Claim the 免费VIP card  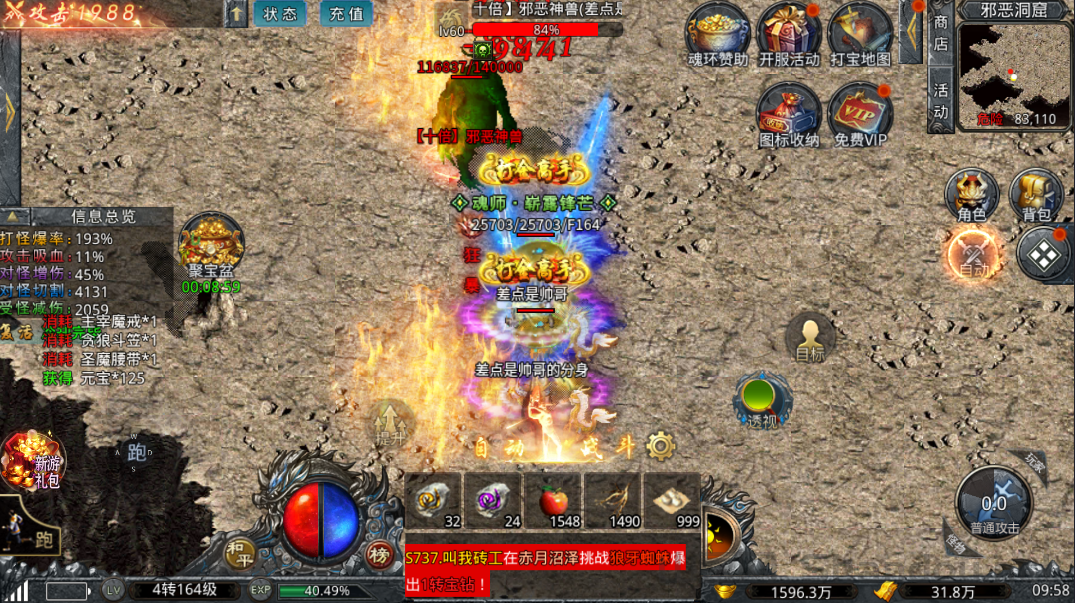tap(860, 113)
